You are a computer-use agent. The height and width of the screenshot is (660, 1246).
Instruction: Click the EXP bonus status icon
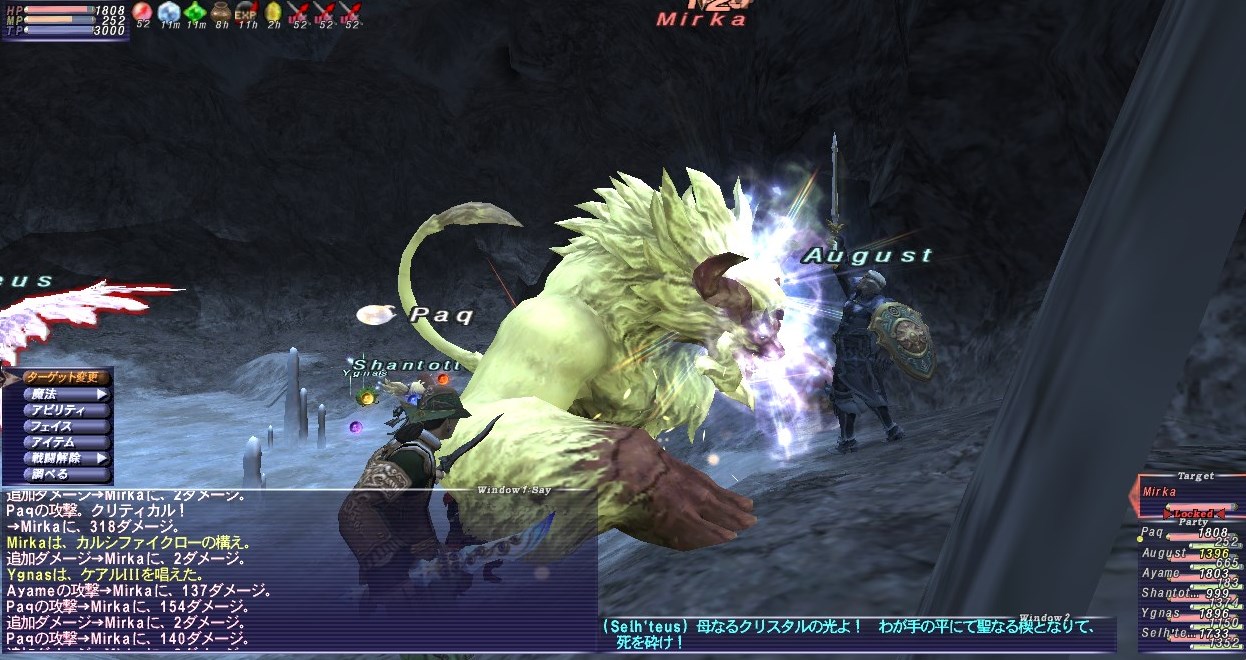[x=246, y=12]
